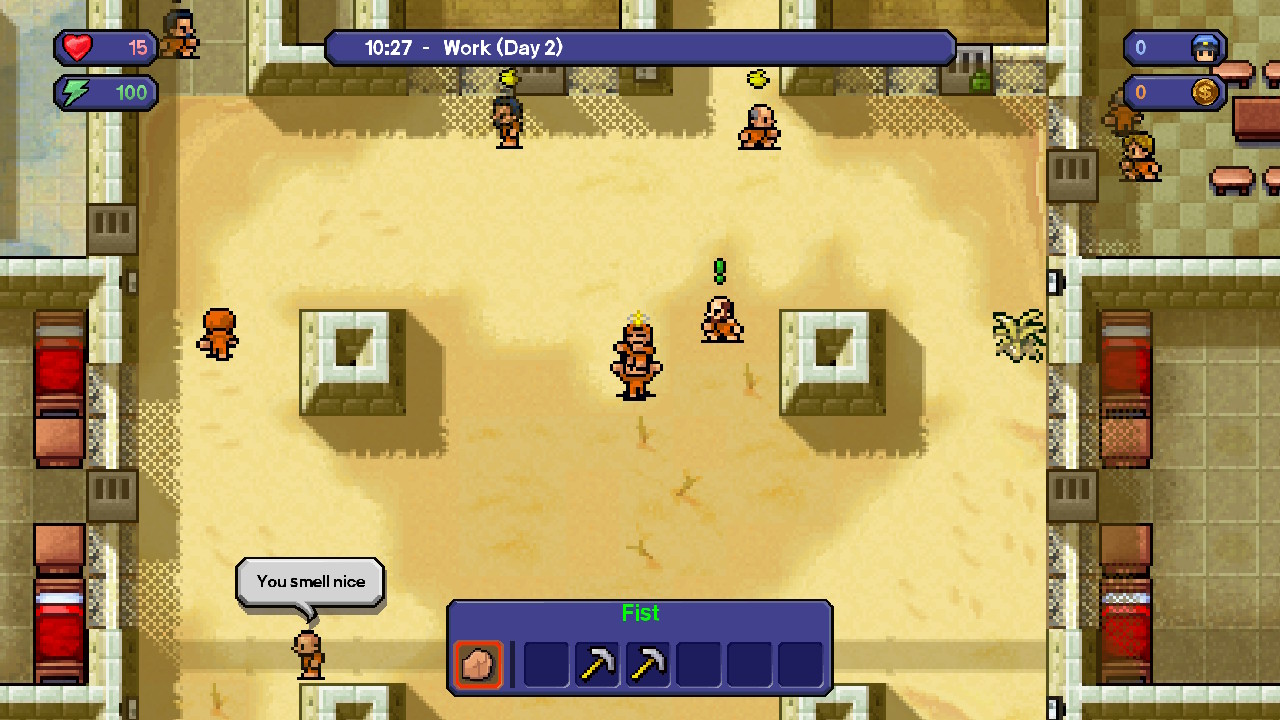
Task: Select the pickaxe in the fourth hotbar slot
Action: pos(647,663)
